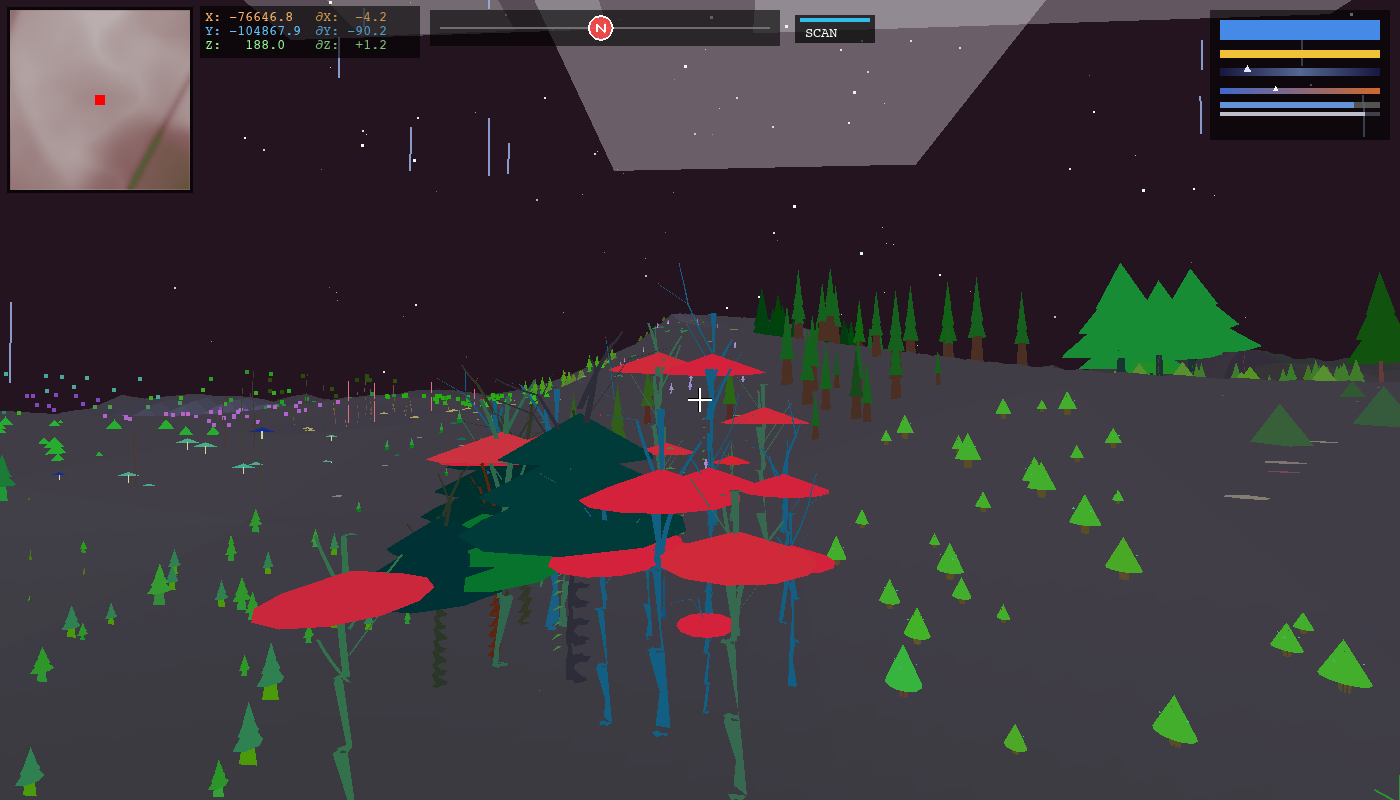Click the small floating red mushroom cap below center
Screen dimensions: 1400x800
(x=703, y=626)
